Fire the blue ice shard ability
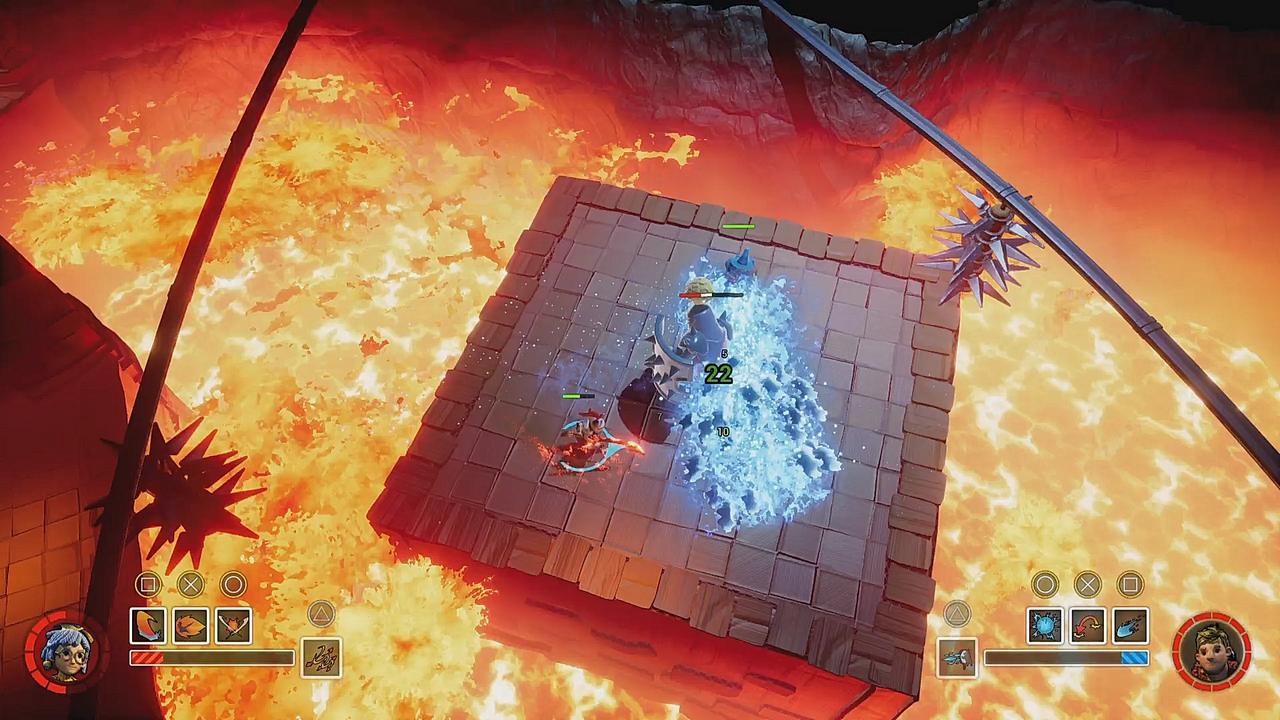The image size is (1280, 720). click(x=1131, y=626)
